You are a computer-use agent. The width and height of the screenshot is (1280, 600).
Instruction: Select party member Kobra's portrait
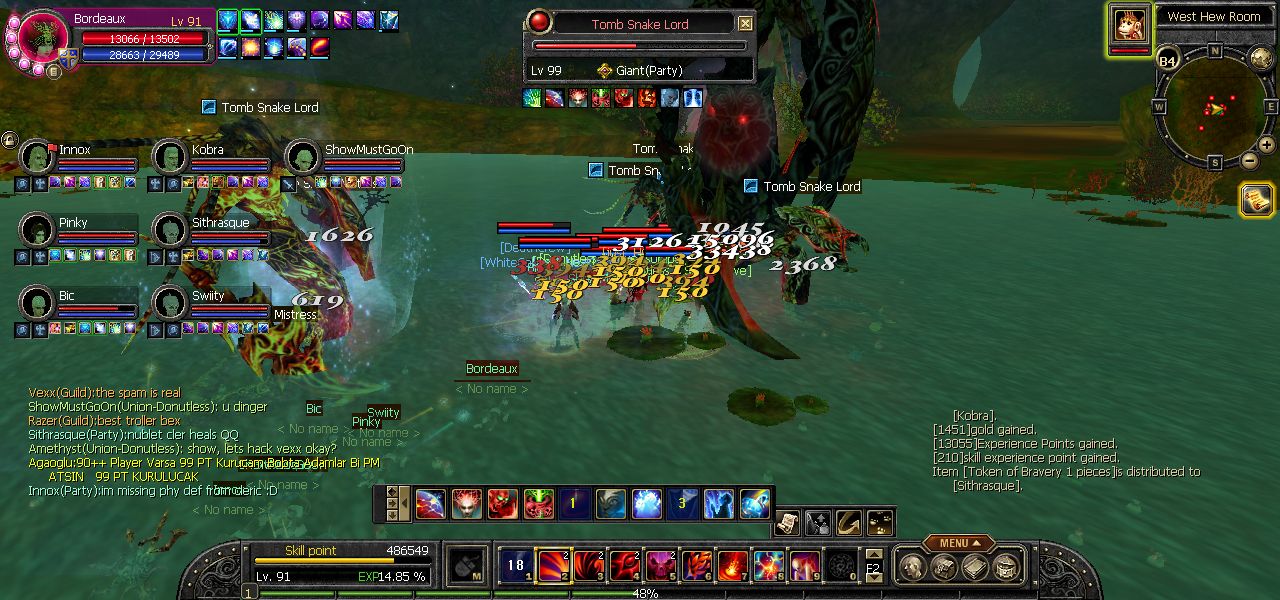(170, 157)
